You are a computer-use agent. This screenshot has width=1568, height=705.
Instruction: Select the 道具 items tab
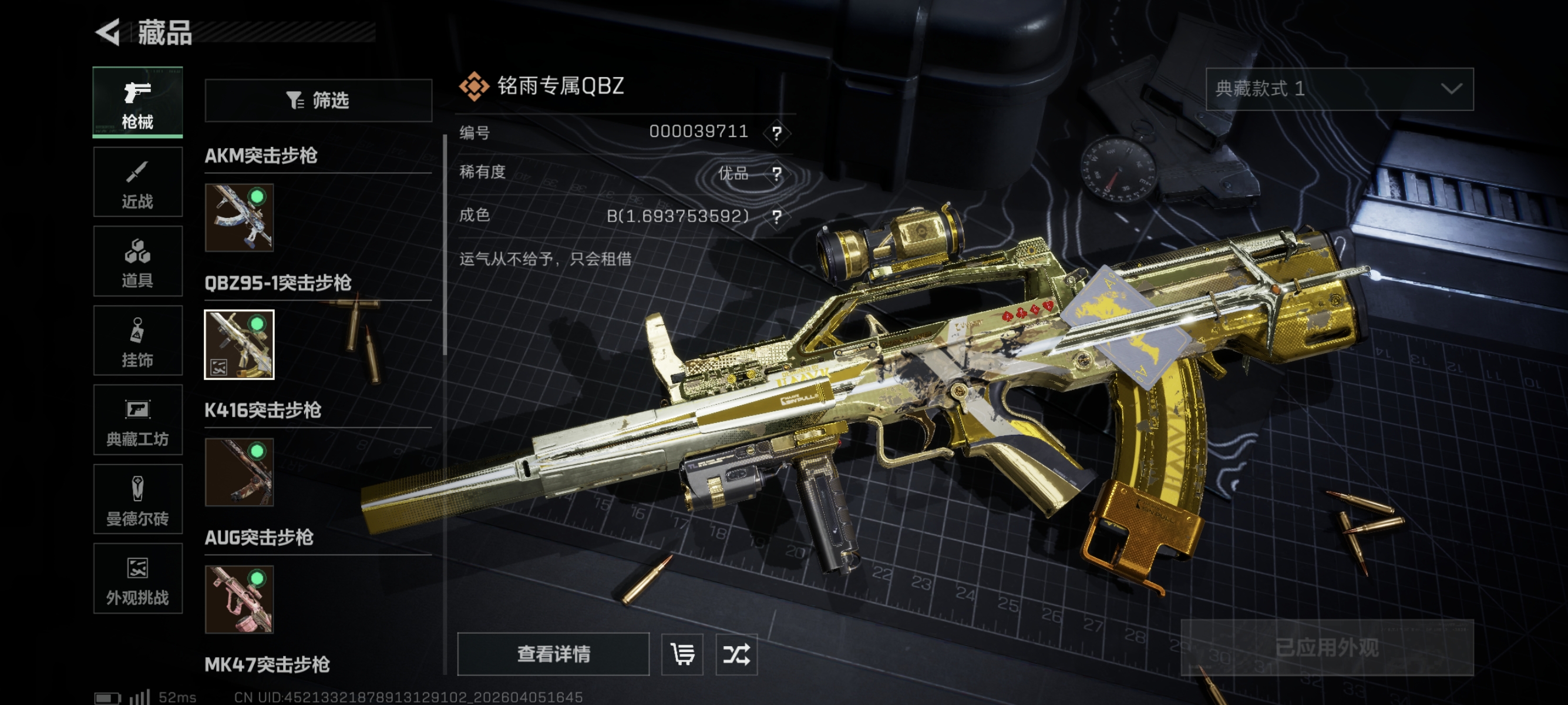(x=137, y=261)
